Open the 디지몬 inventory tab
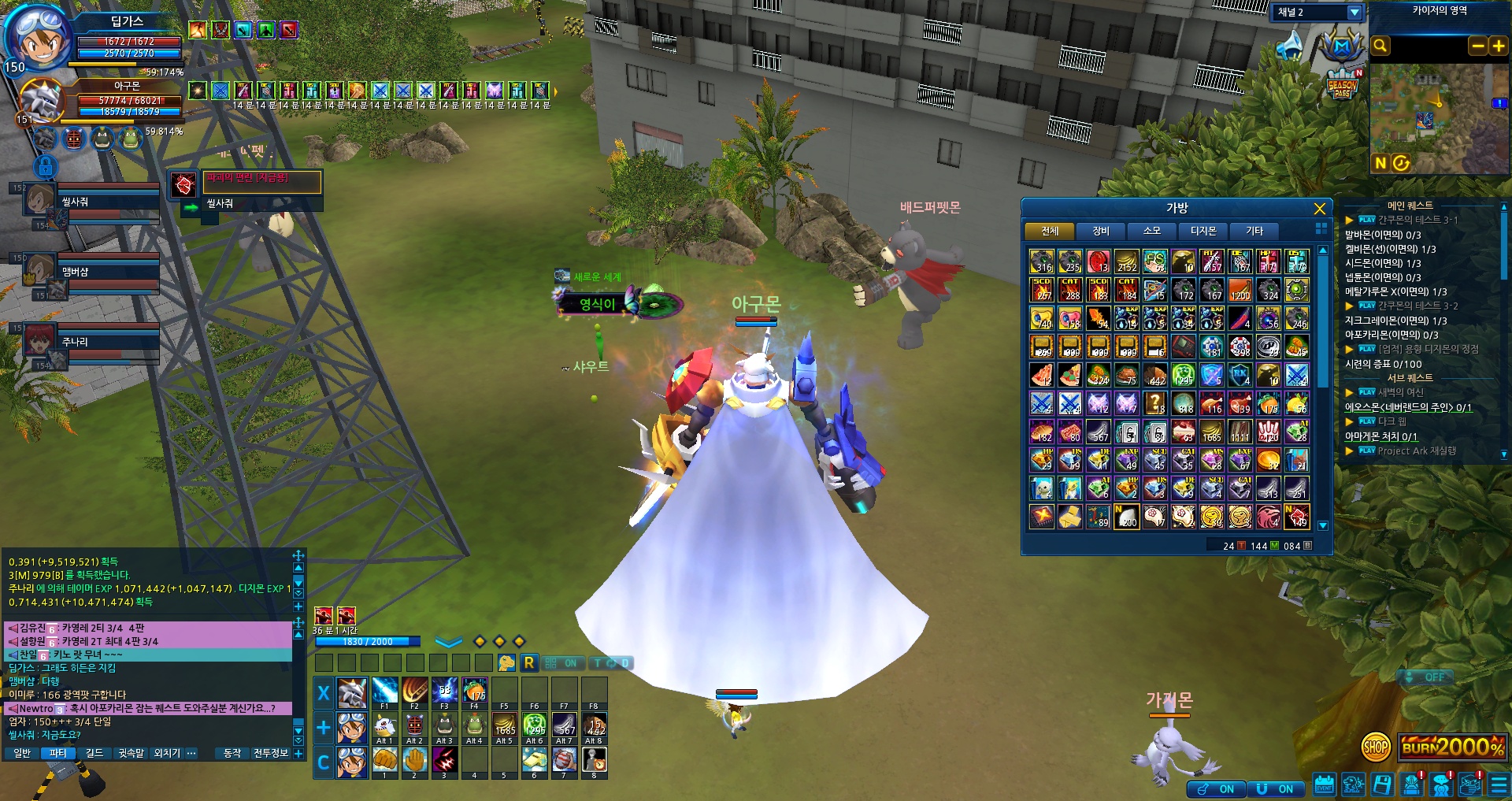Image resolution: width=1512 pixels, height=801 pixels. pyautogui.click(x=1203, y=231)
